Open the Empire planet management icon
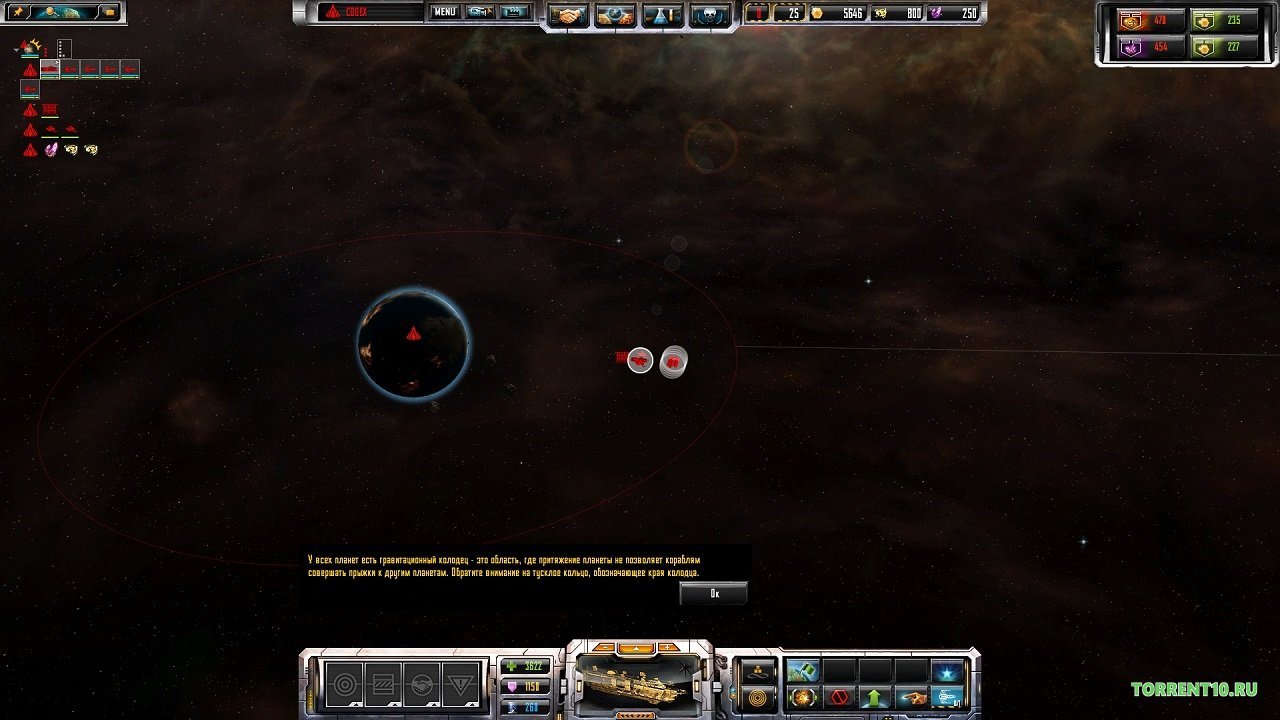Image resolution: width=1280 pixels, height=720 pixels. coord(614,14)
